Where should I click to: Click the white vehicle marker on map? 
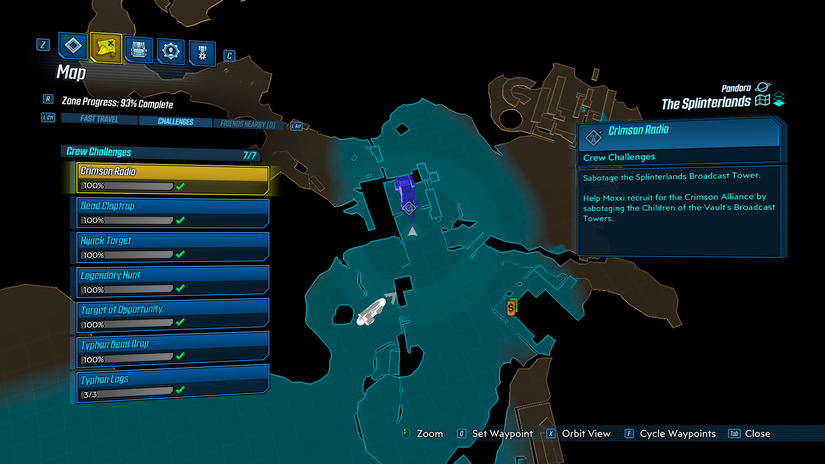(371, 310)
